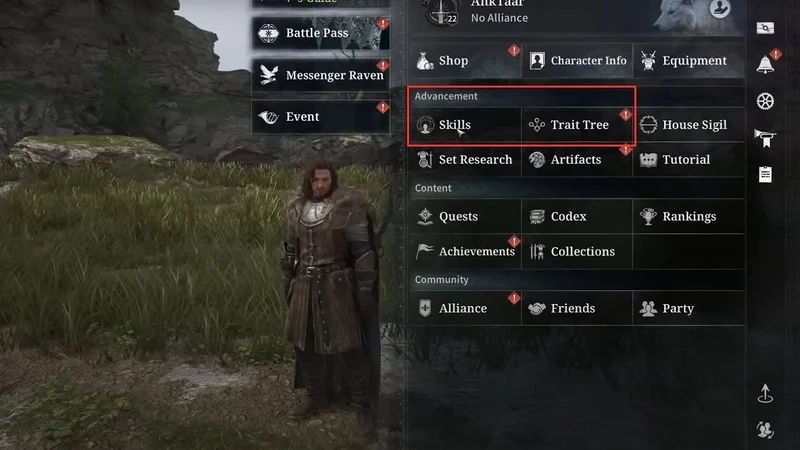The image size is (800, 450).
Task: Open the Event menu entry
Action: tap(320, 117)
